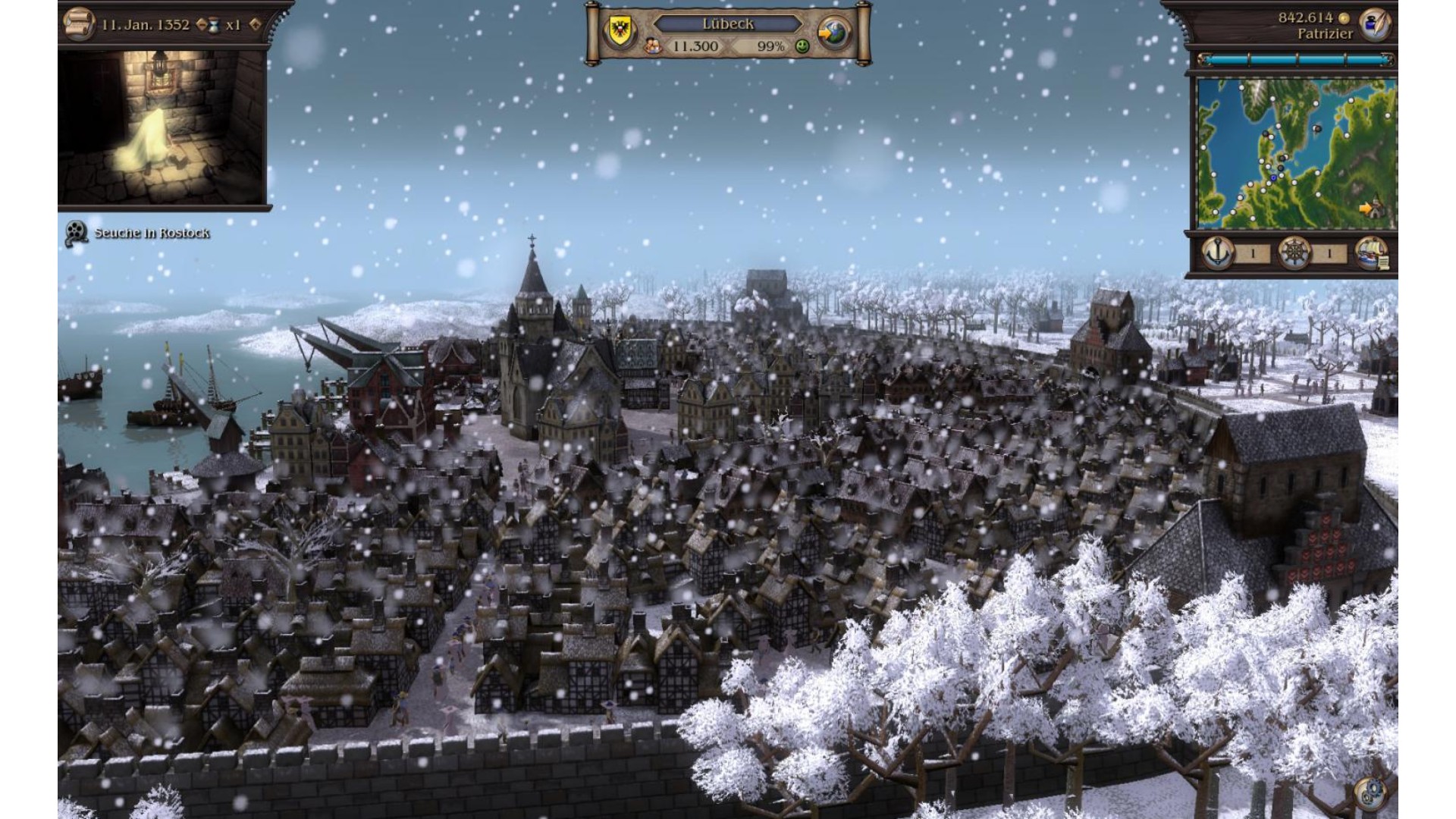Select the 'Seuche in Rostock' notification
This screenshot has height=819, width=1456.
[x=151, y=233]
